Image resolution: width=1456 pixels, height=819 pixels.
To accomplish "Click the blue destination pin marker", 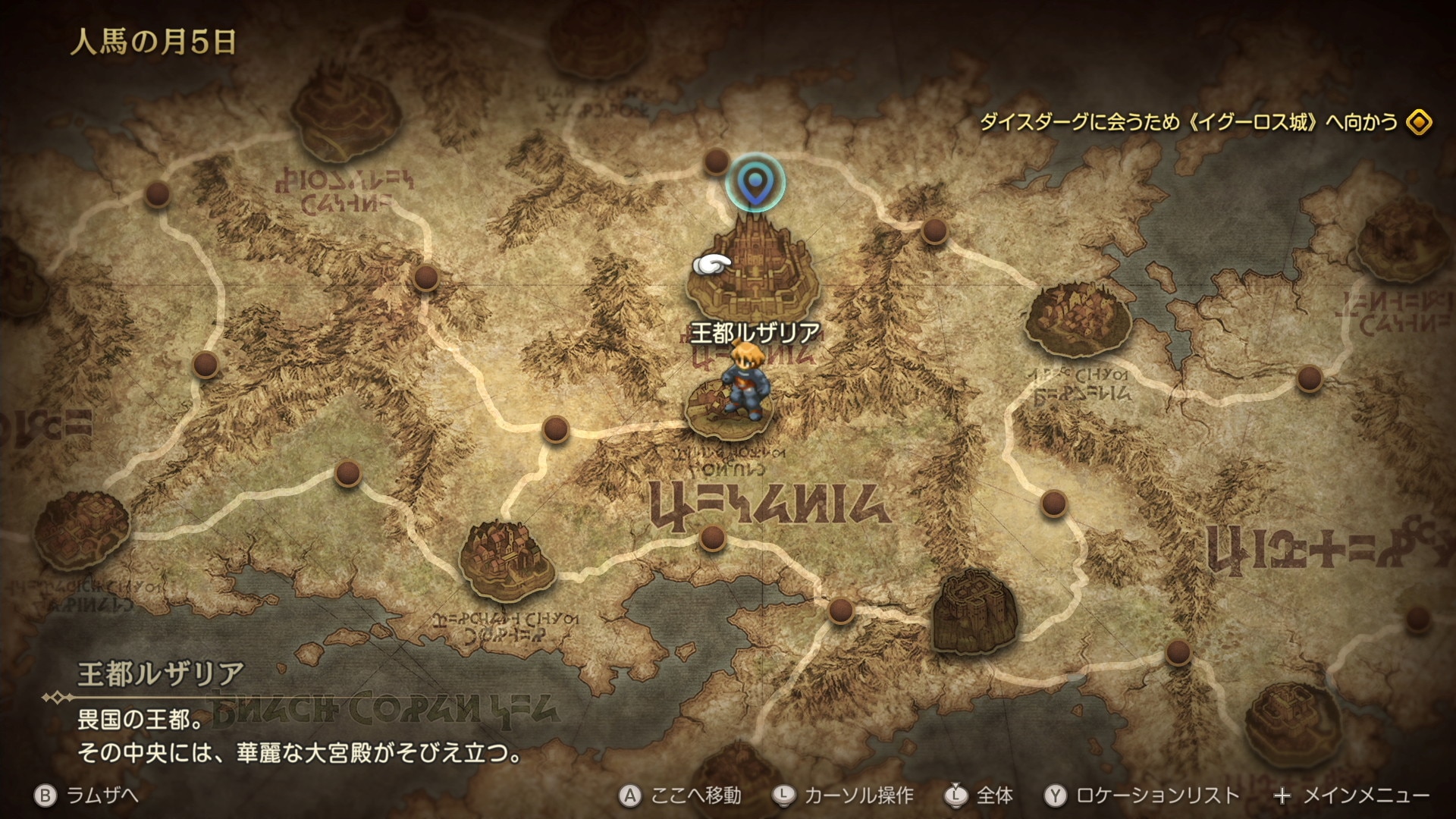I will pos(755,183).
